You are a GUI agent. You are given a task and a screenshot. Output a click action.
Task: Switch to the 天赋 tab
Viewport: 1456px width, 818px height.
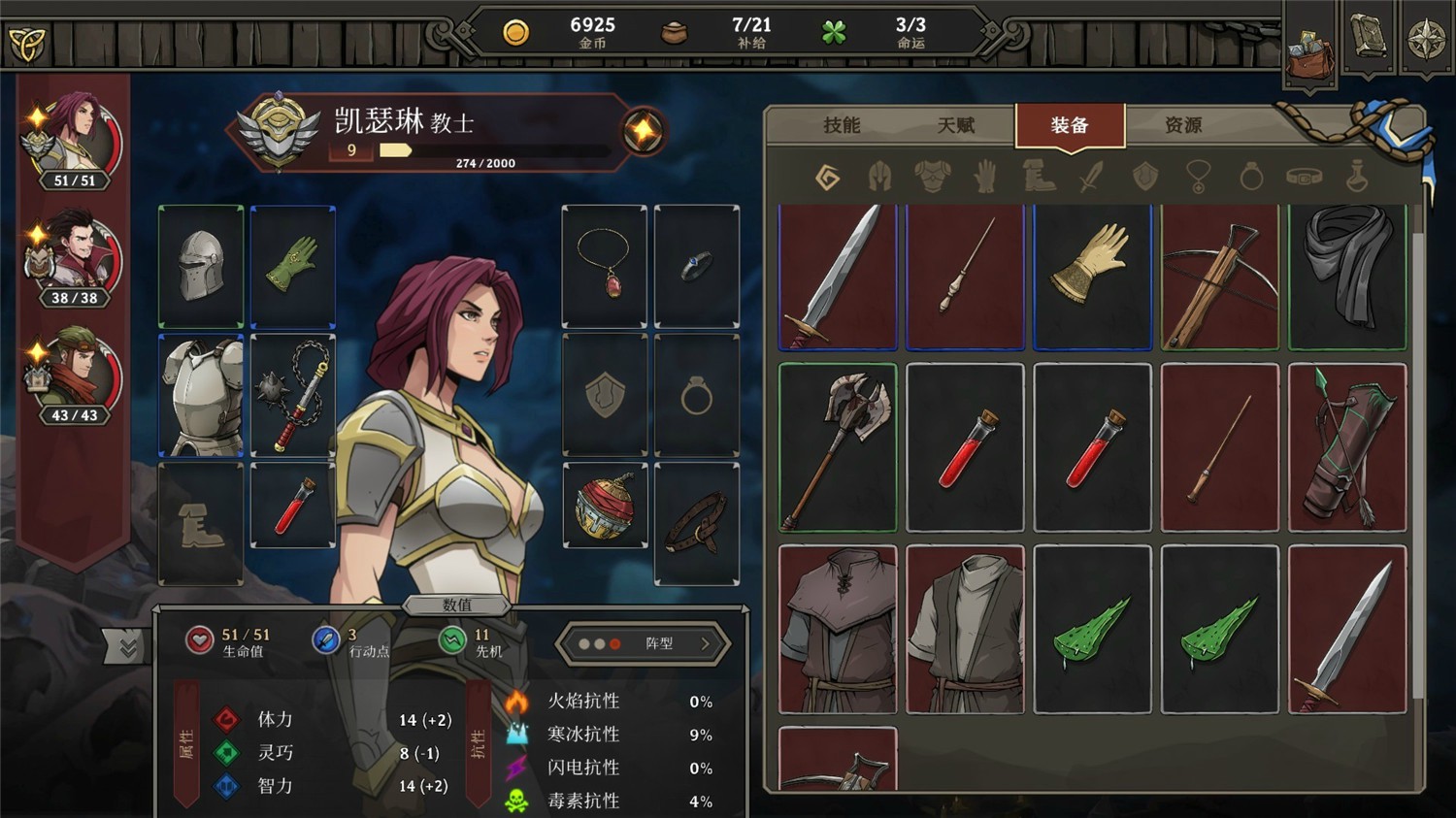(957, 124)
